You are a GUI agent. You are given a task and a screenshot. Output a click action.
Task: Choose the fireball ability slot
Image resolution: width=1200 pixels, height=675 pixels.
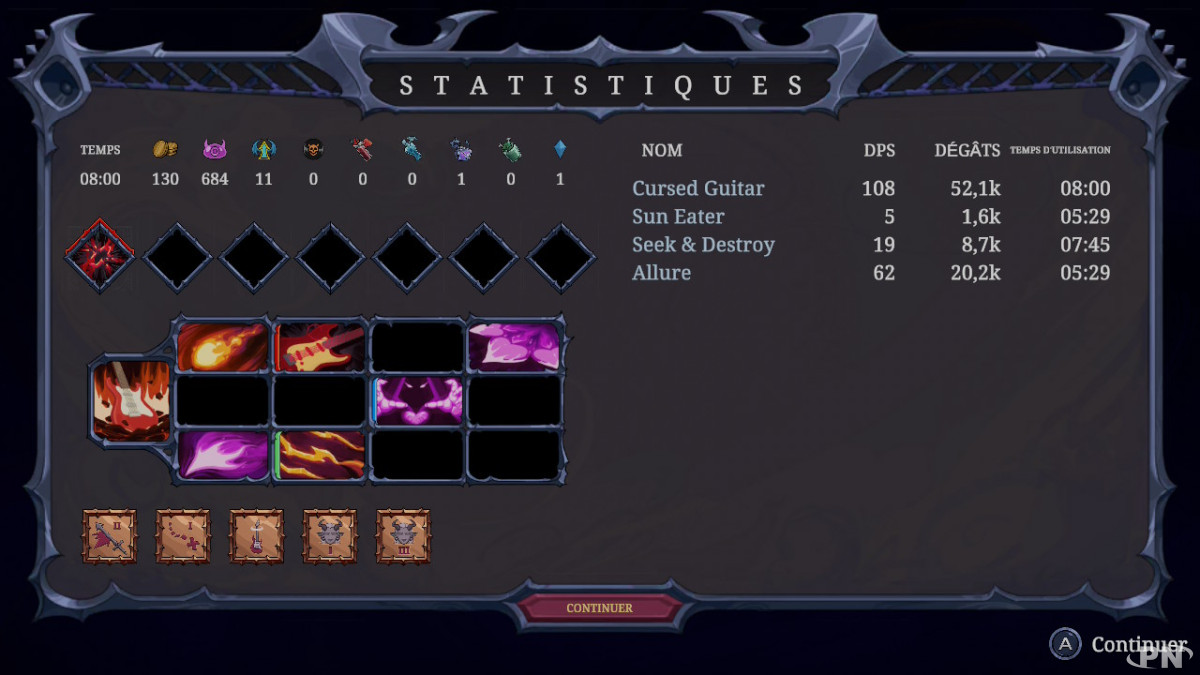click(x=222, y=346)
